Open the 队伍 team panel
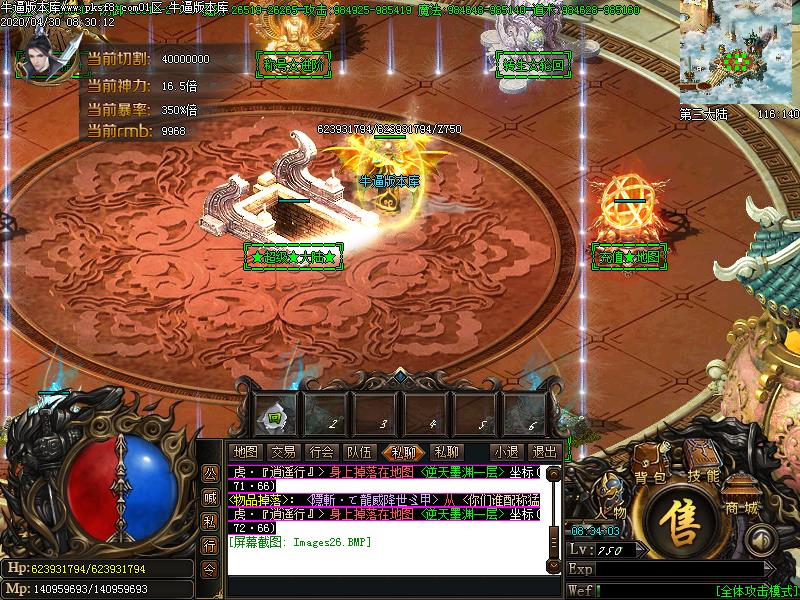This screenshot has width=800, height=600. pyautogui.click(x=358, y=452)
